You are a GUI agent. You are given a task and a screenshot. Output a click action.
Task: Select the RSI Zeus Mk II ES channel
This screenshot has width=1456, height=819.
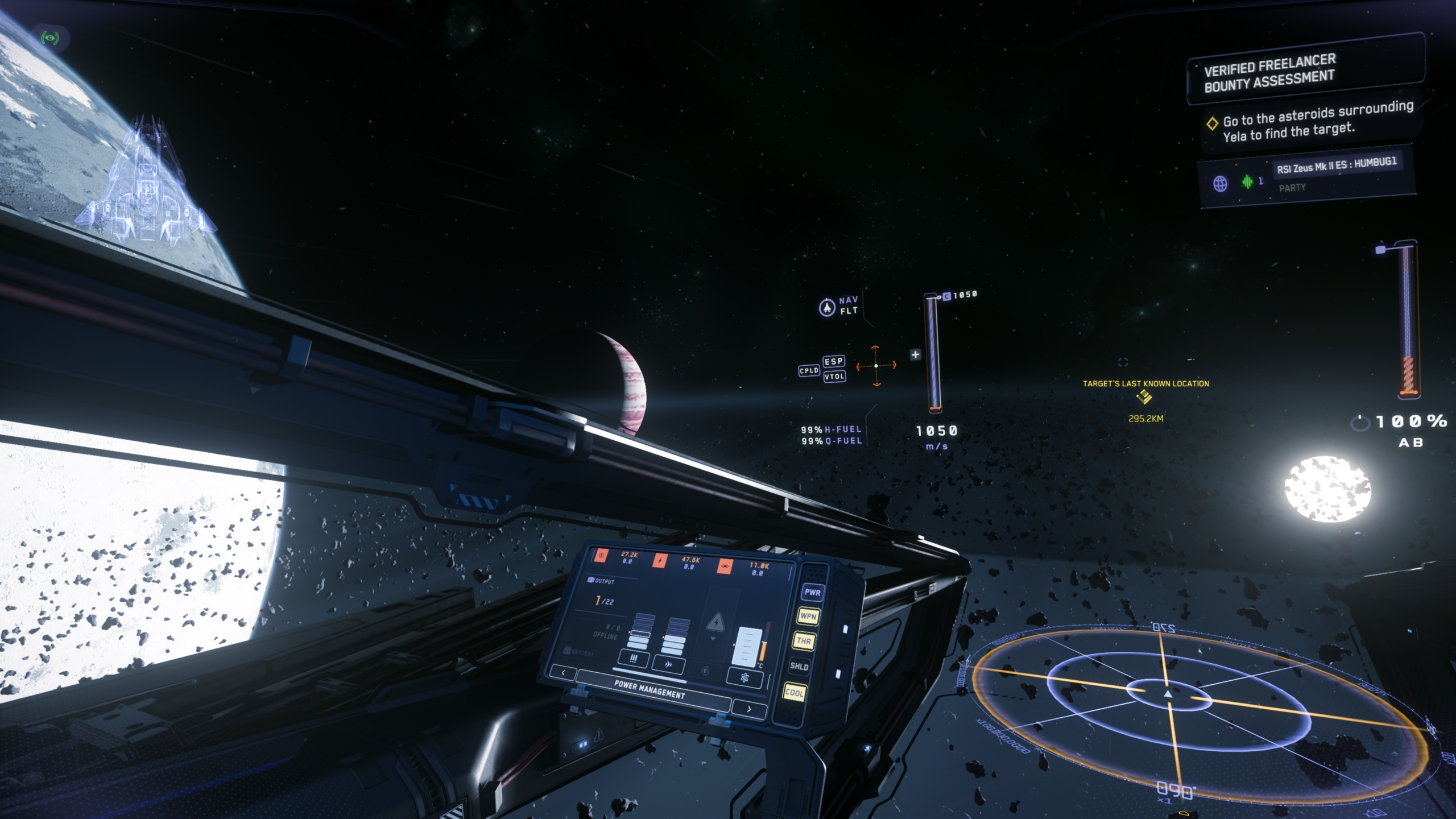pos(1337,165)
